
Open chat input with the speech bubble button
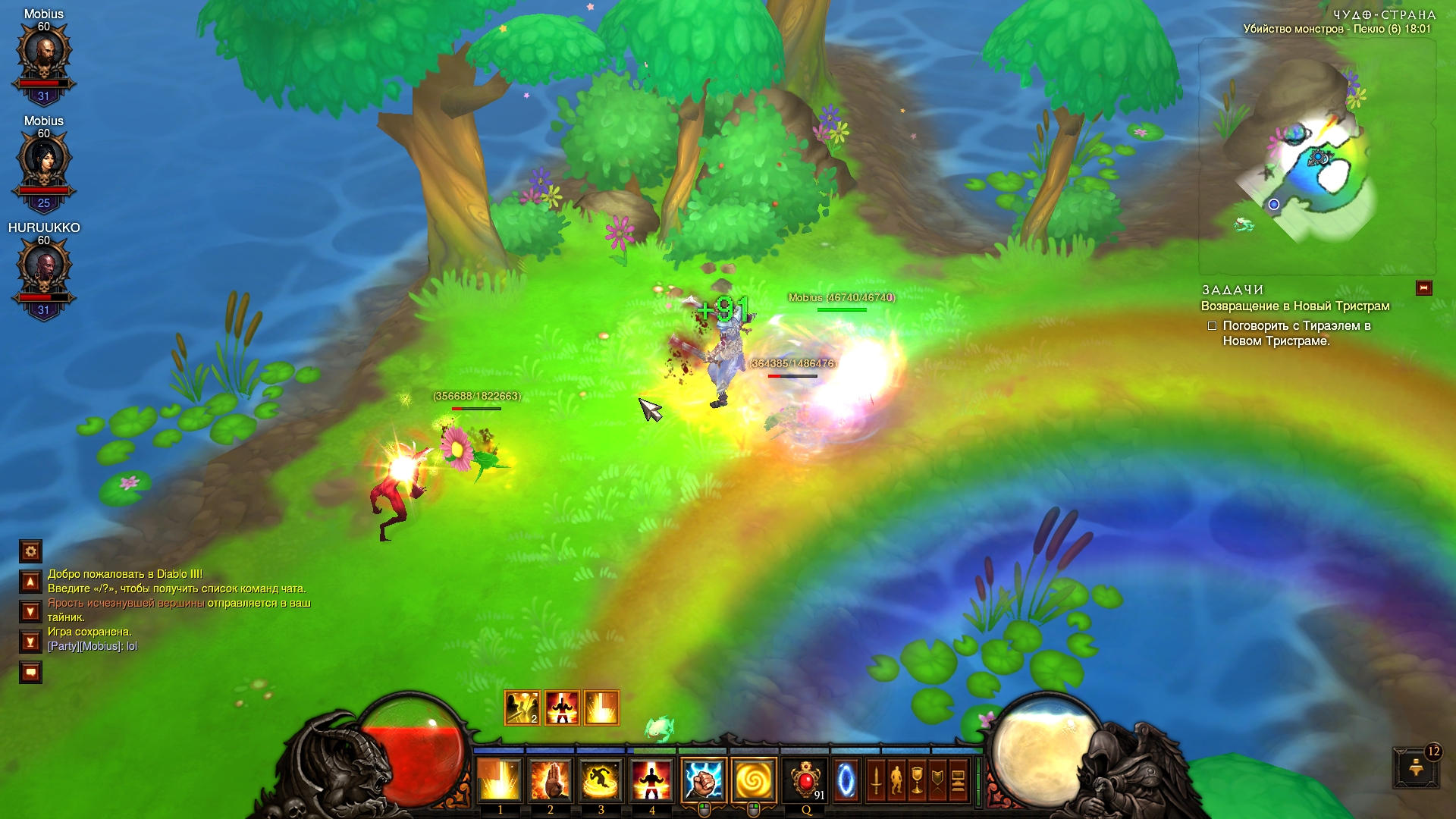30,672
